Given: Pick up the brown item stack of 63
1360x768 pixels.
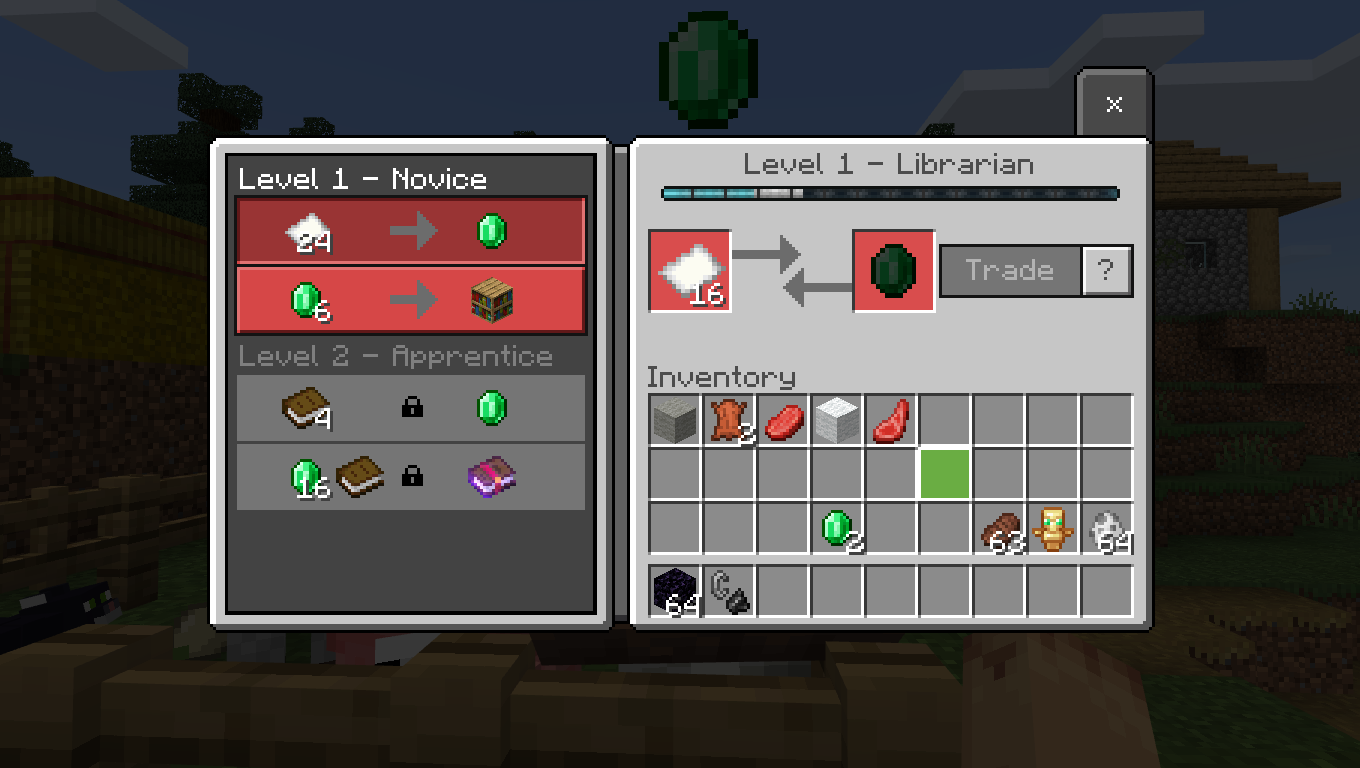Looking at the screenshot, I should coord(999,528).
